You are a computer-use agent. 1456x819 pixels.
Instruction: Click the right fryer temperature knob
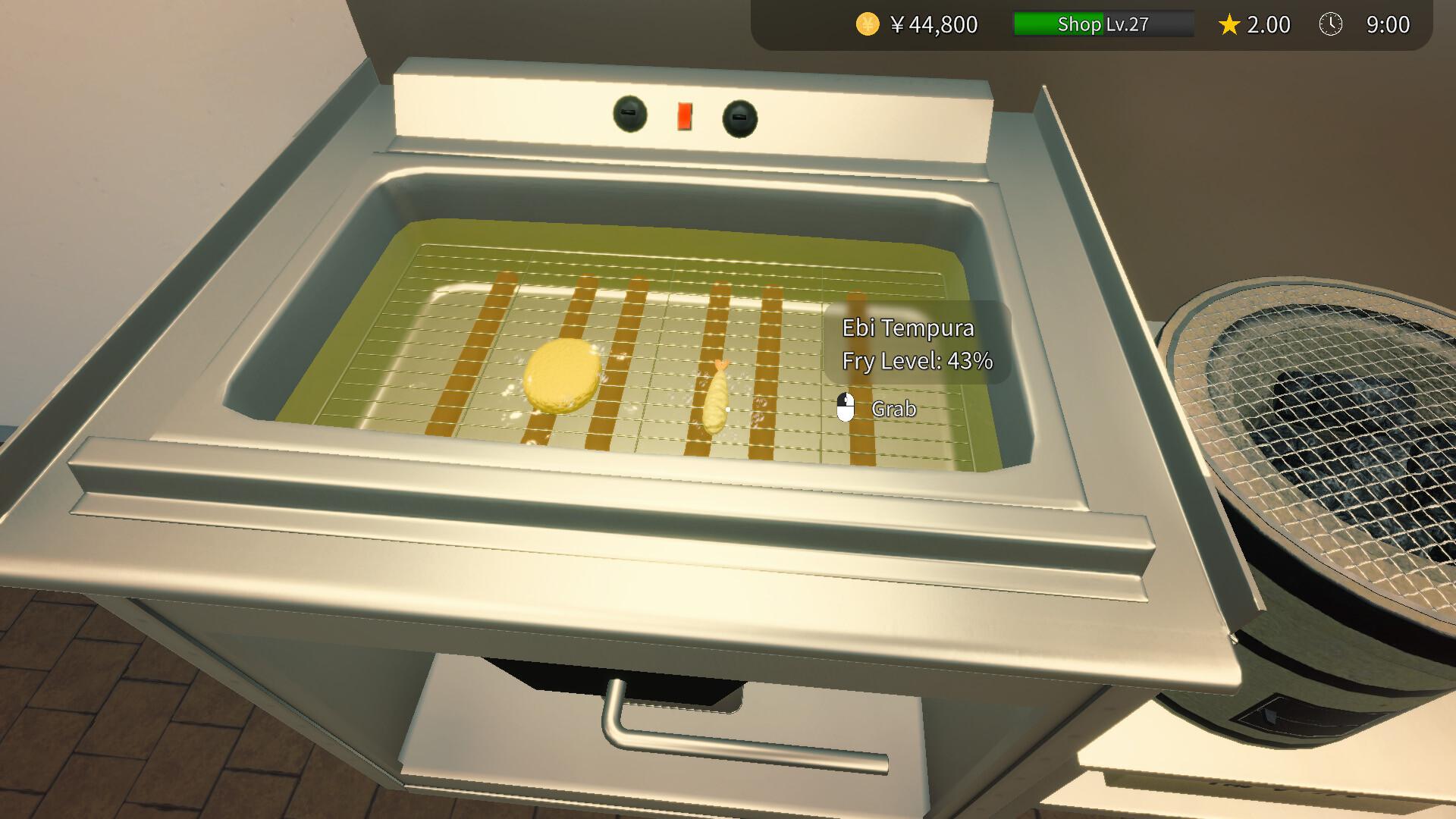[738, 118]
